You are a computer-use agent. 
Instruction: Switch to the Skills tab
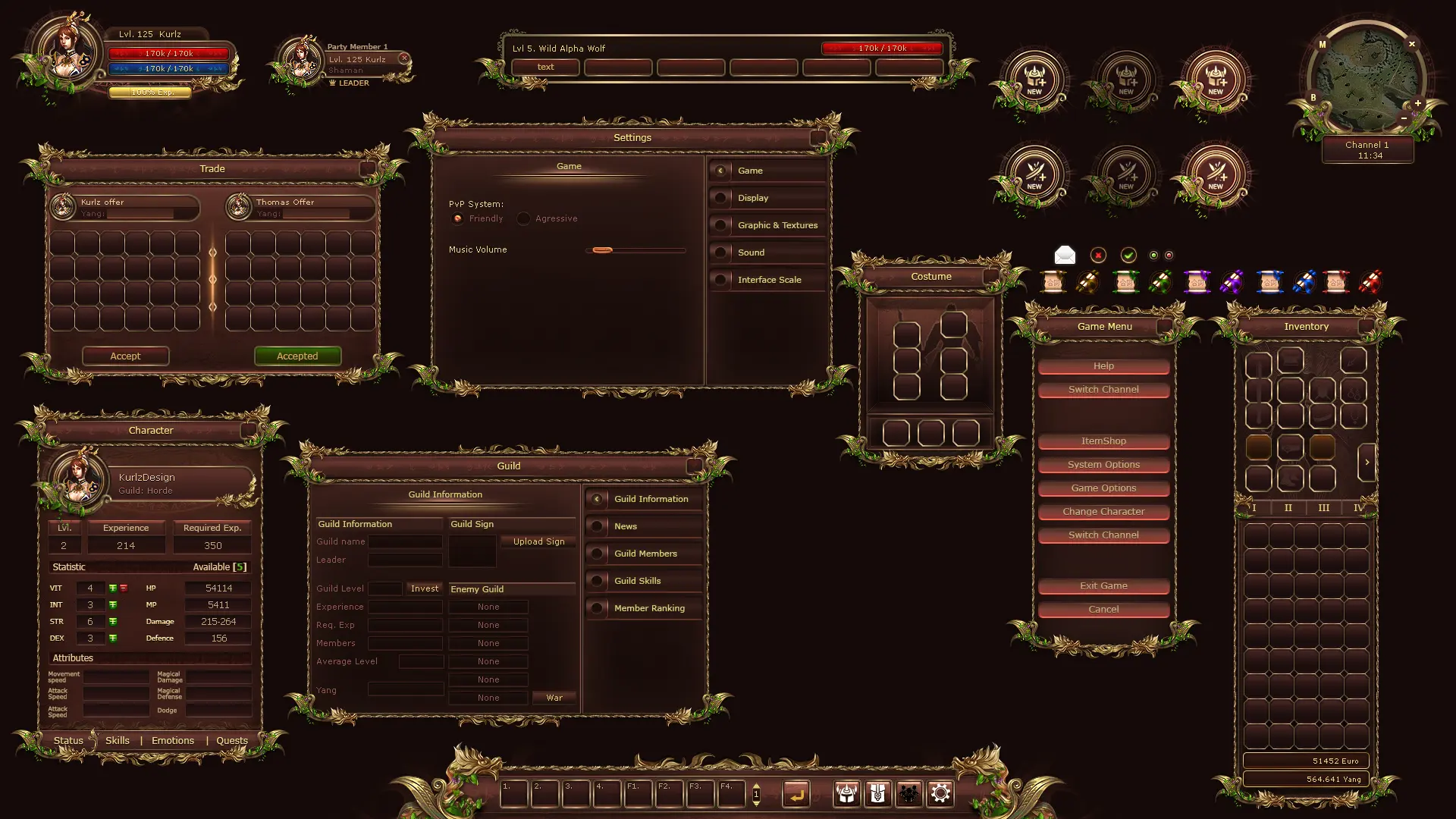[x=118, y=740]
